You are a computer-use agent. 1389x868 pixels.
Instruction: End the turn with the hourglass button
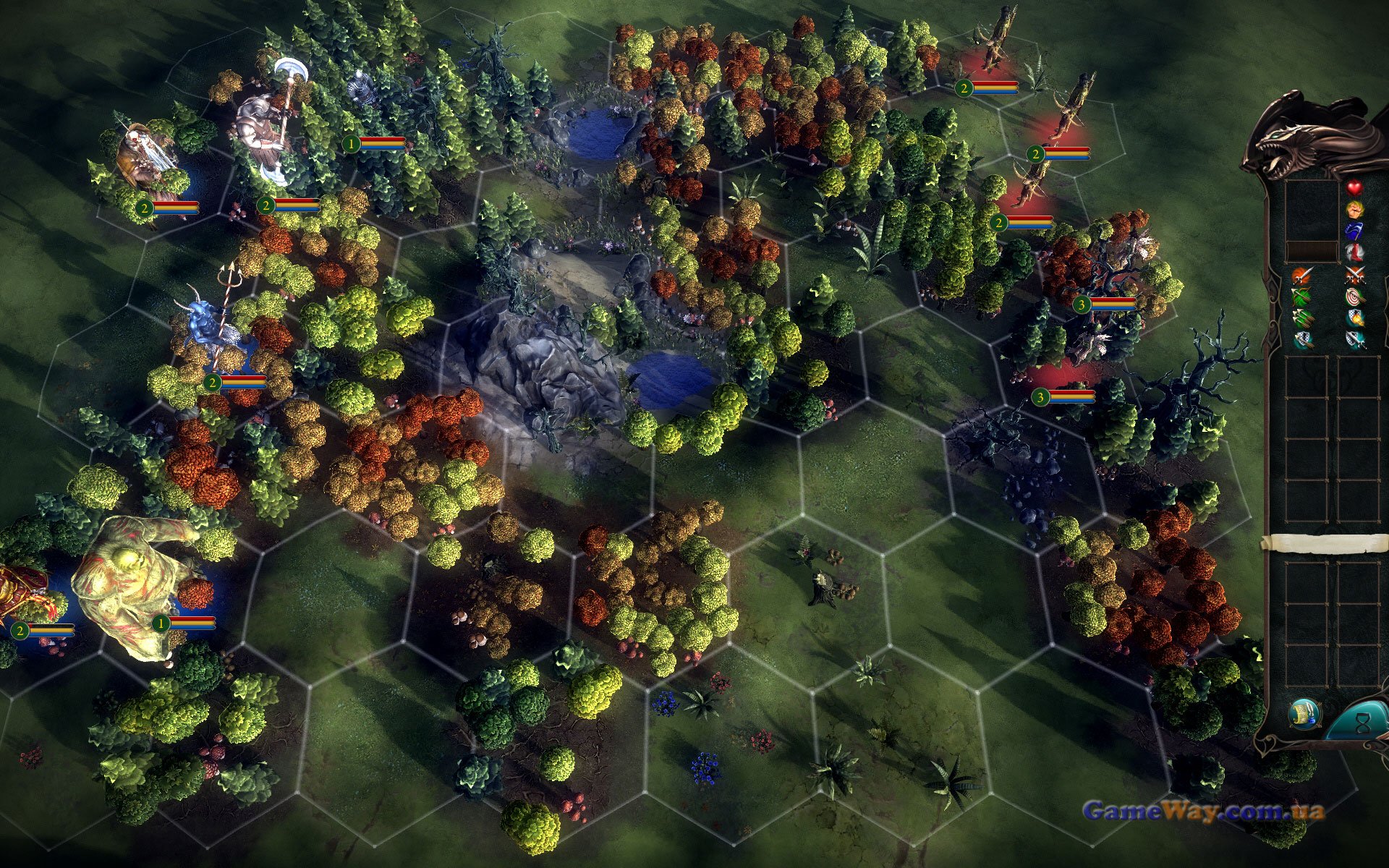[1362, 723]
